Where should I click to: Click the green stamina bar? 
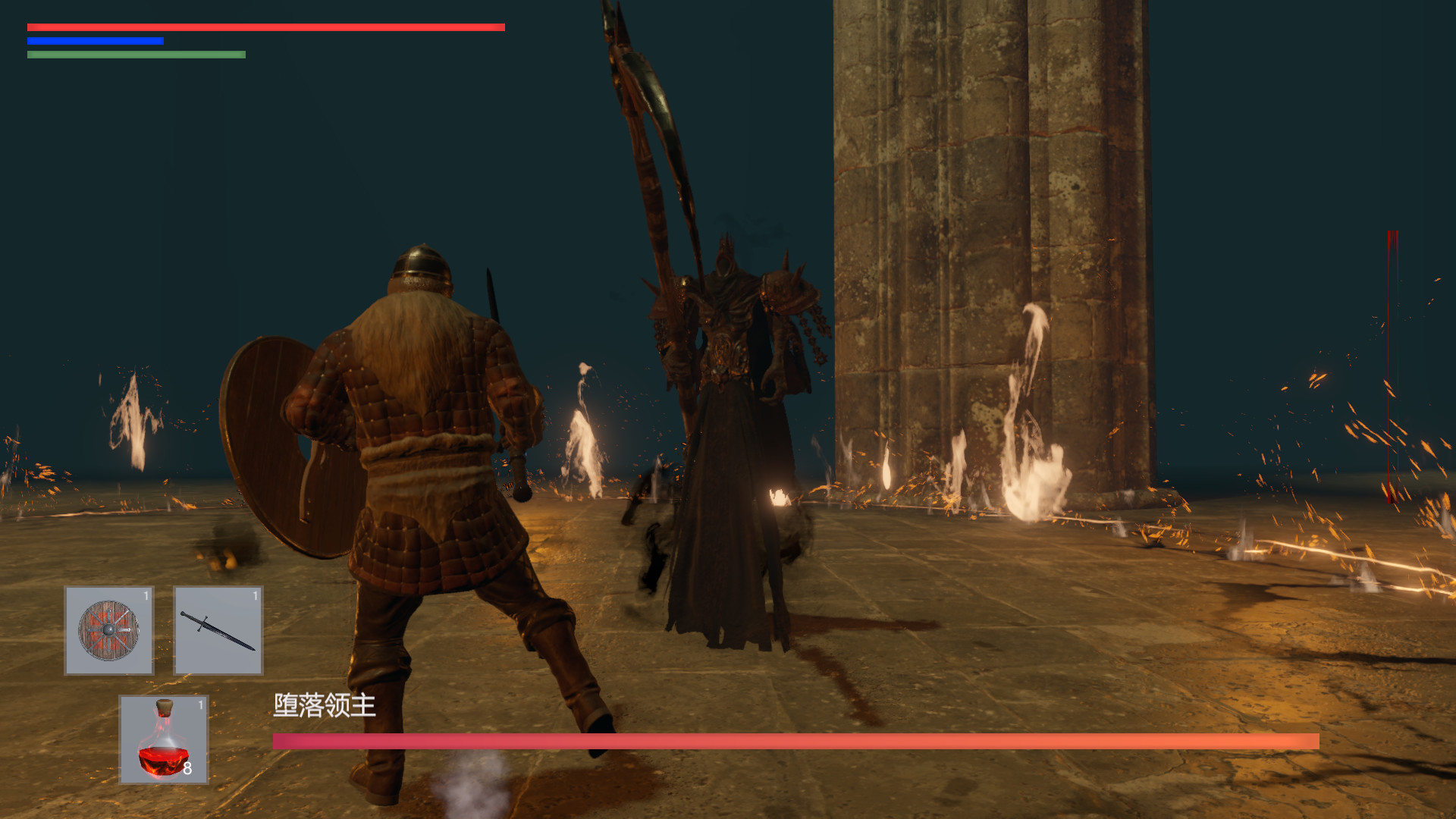point(136,55)
